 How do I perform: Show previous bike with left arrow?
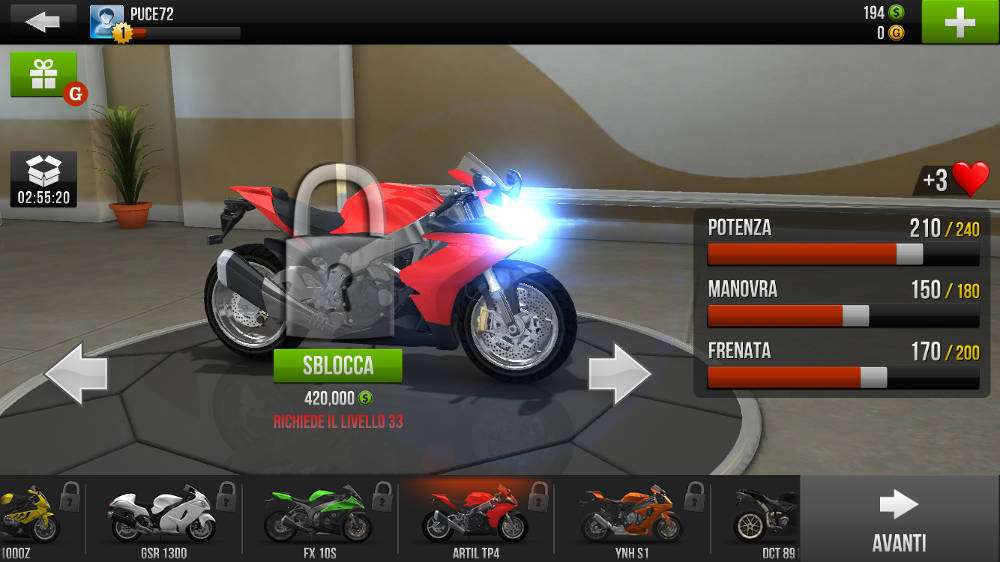(76, 373)
